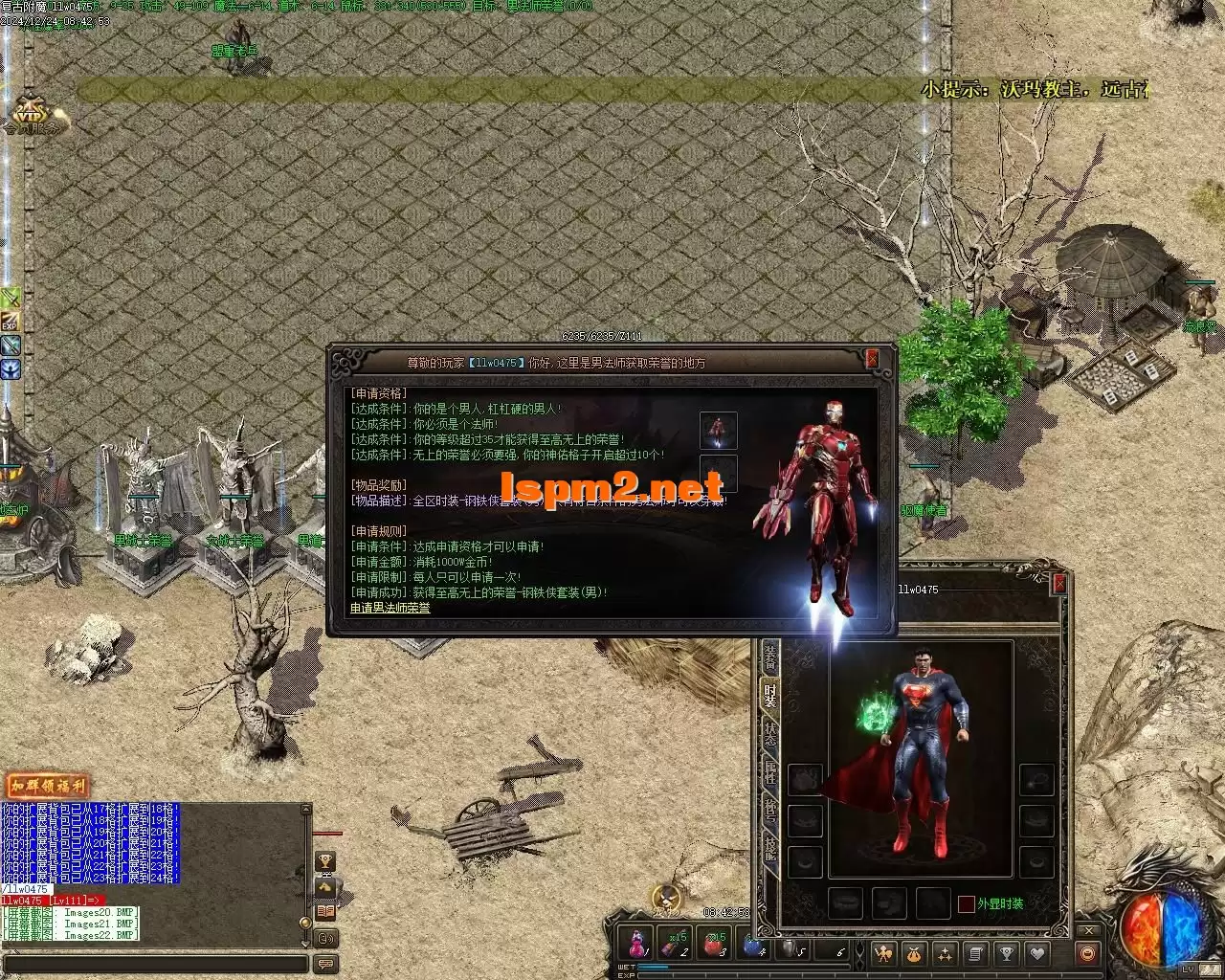Close the character equipment panel
Image resolution: width=1225 pixels, height=980 pixels.
(x=1058, y=583)
